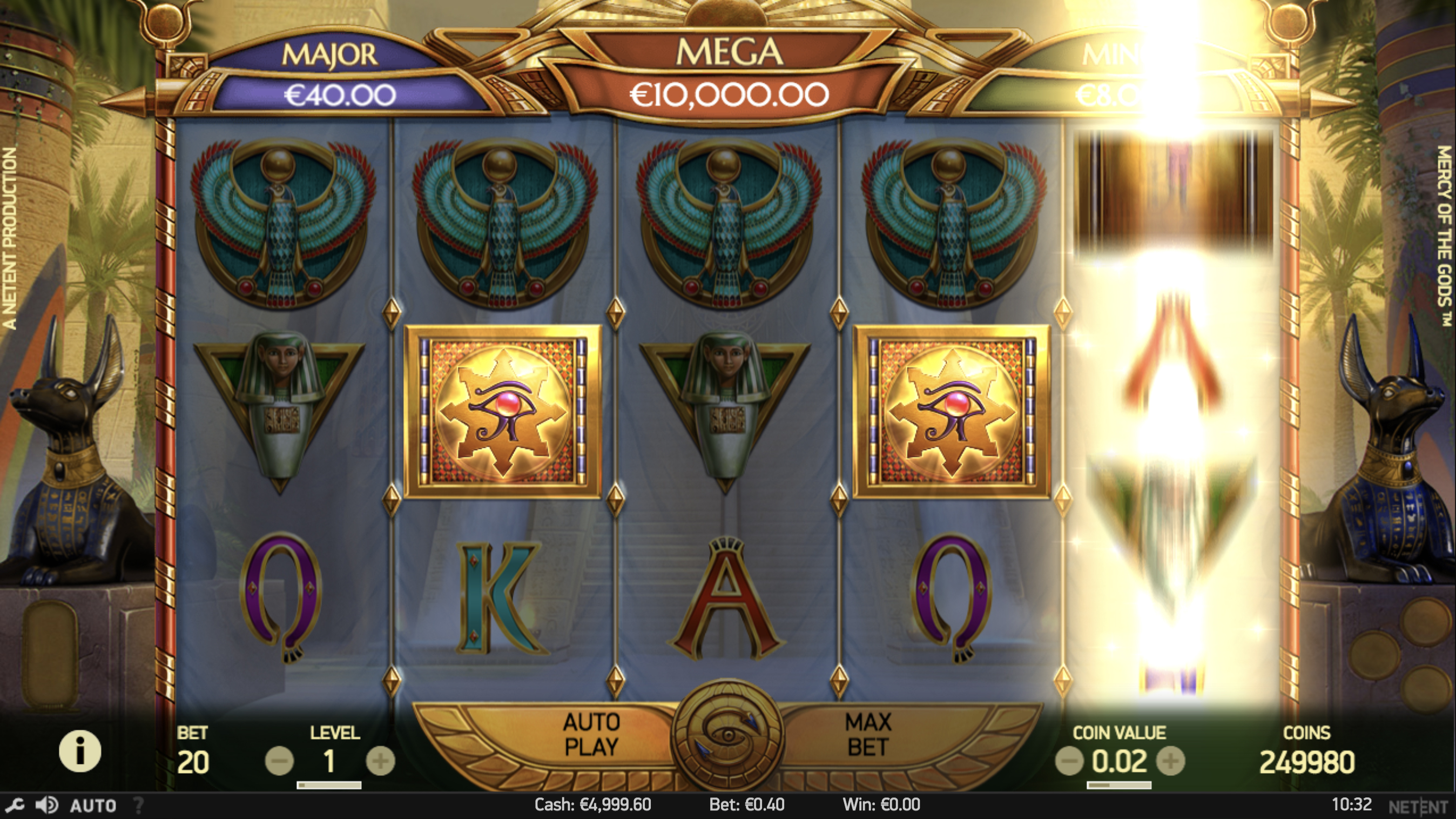Activate the Max Bet button
Screen dimensions: 1456x819
(868, 735)
